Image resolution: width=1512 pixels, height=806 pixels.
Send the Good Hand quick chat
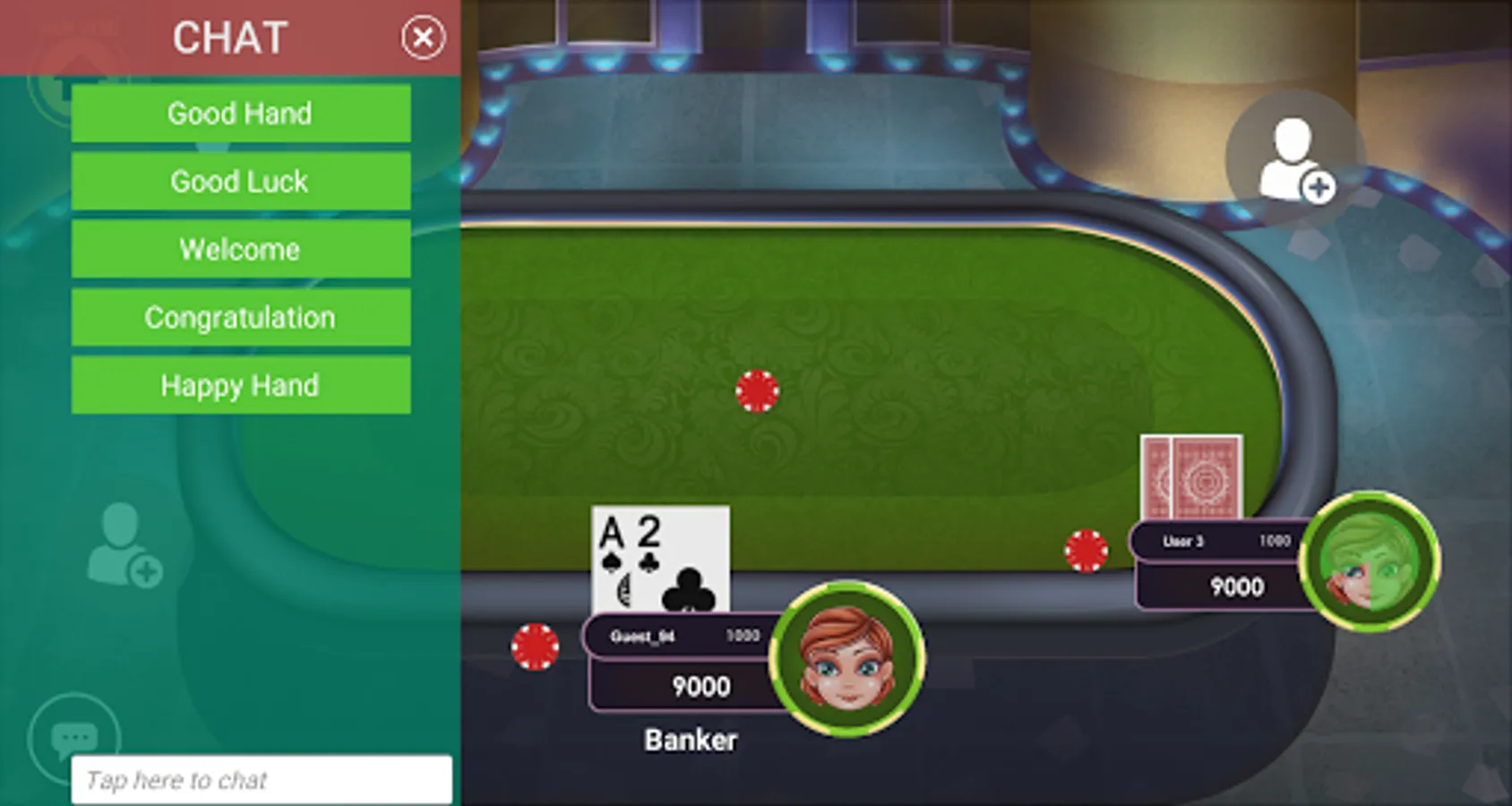tap(240, 113)
